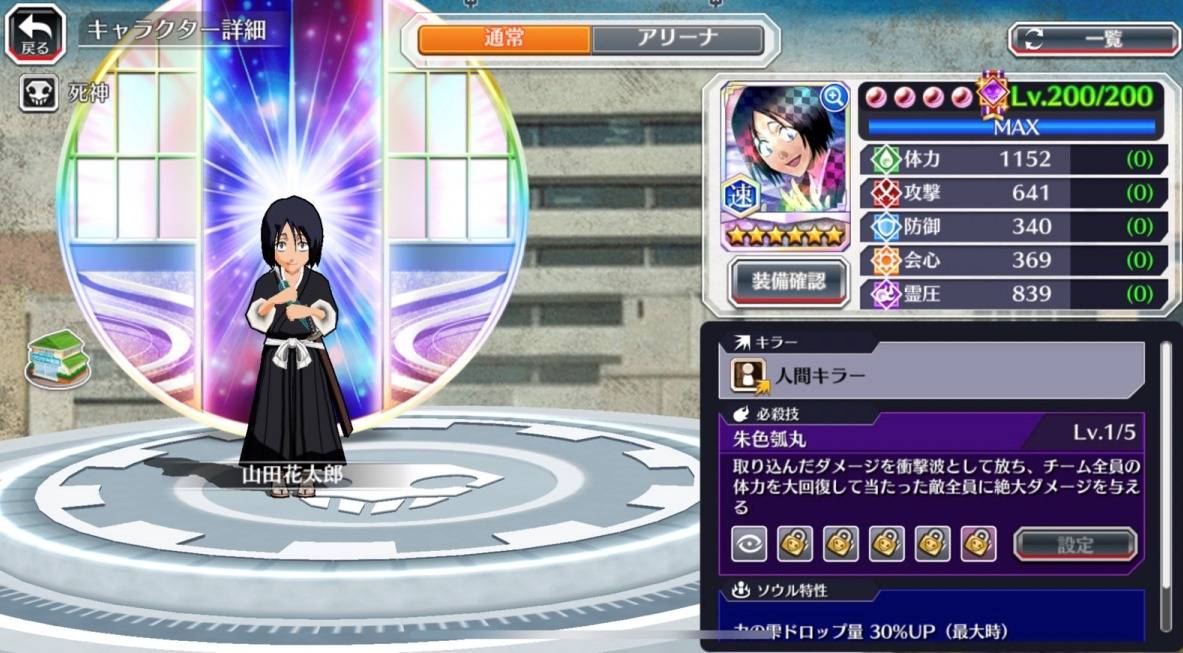Preview the special move with eye icon
This screenshot has height=653, width=1183.
point(749,544)
